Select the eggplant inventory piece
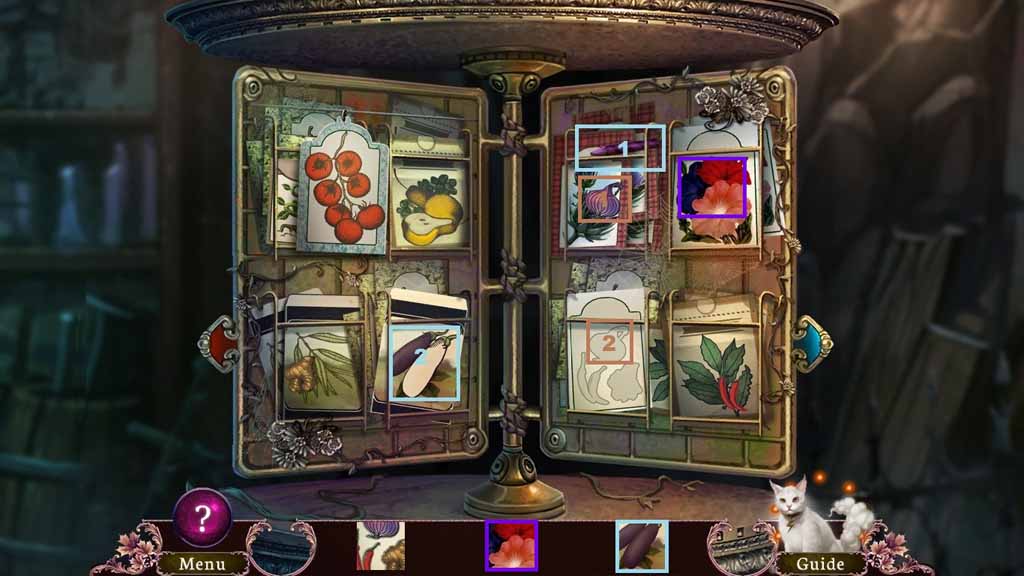This screenshot has width=1024, height=576. [641, 546]
